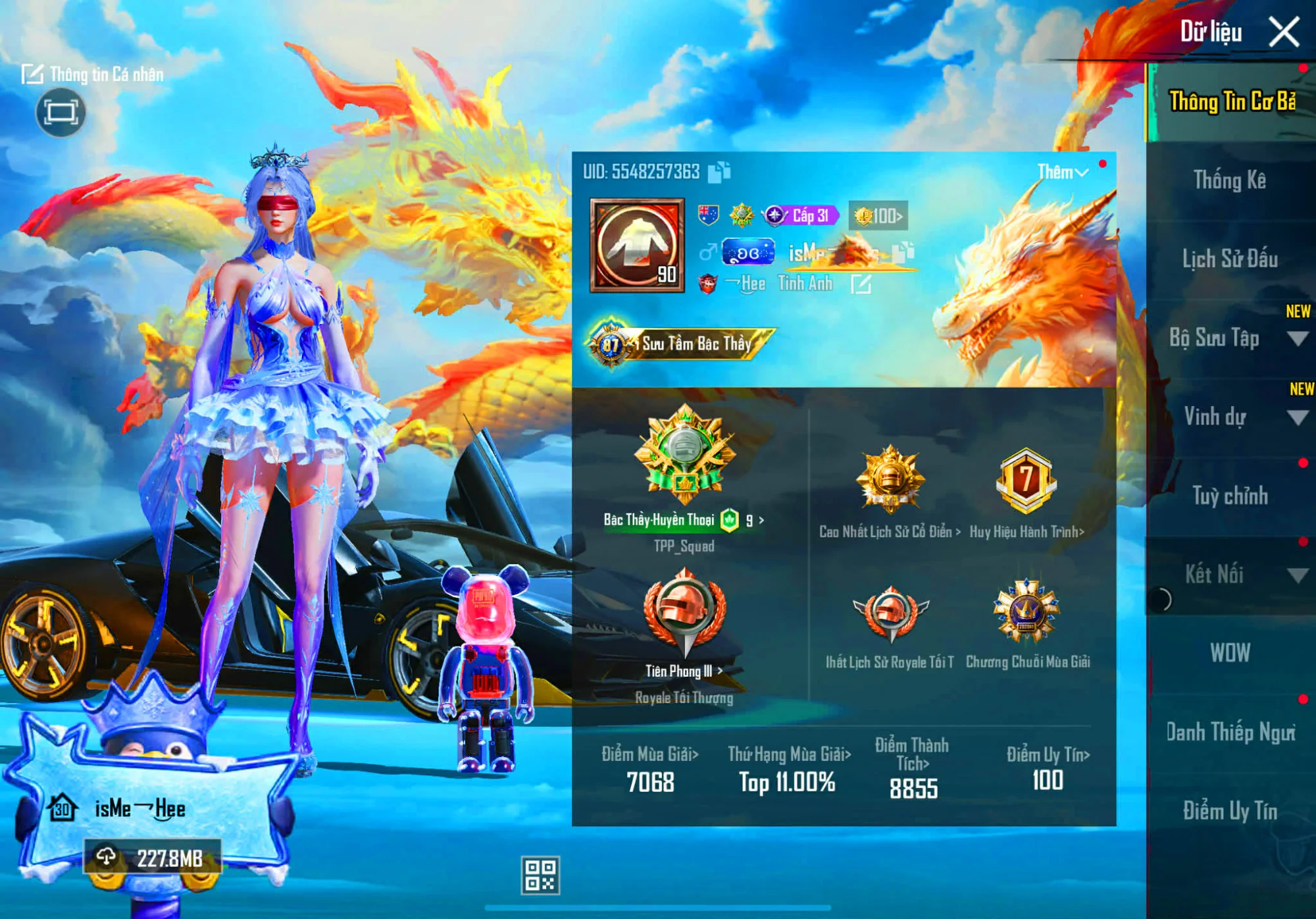
Task: Open the Lịch Sử Đấu tab
Action: (1229, 259)
